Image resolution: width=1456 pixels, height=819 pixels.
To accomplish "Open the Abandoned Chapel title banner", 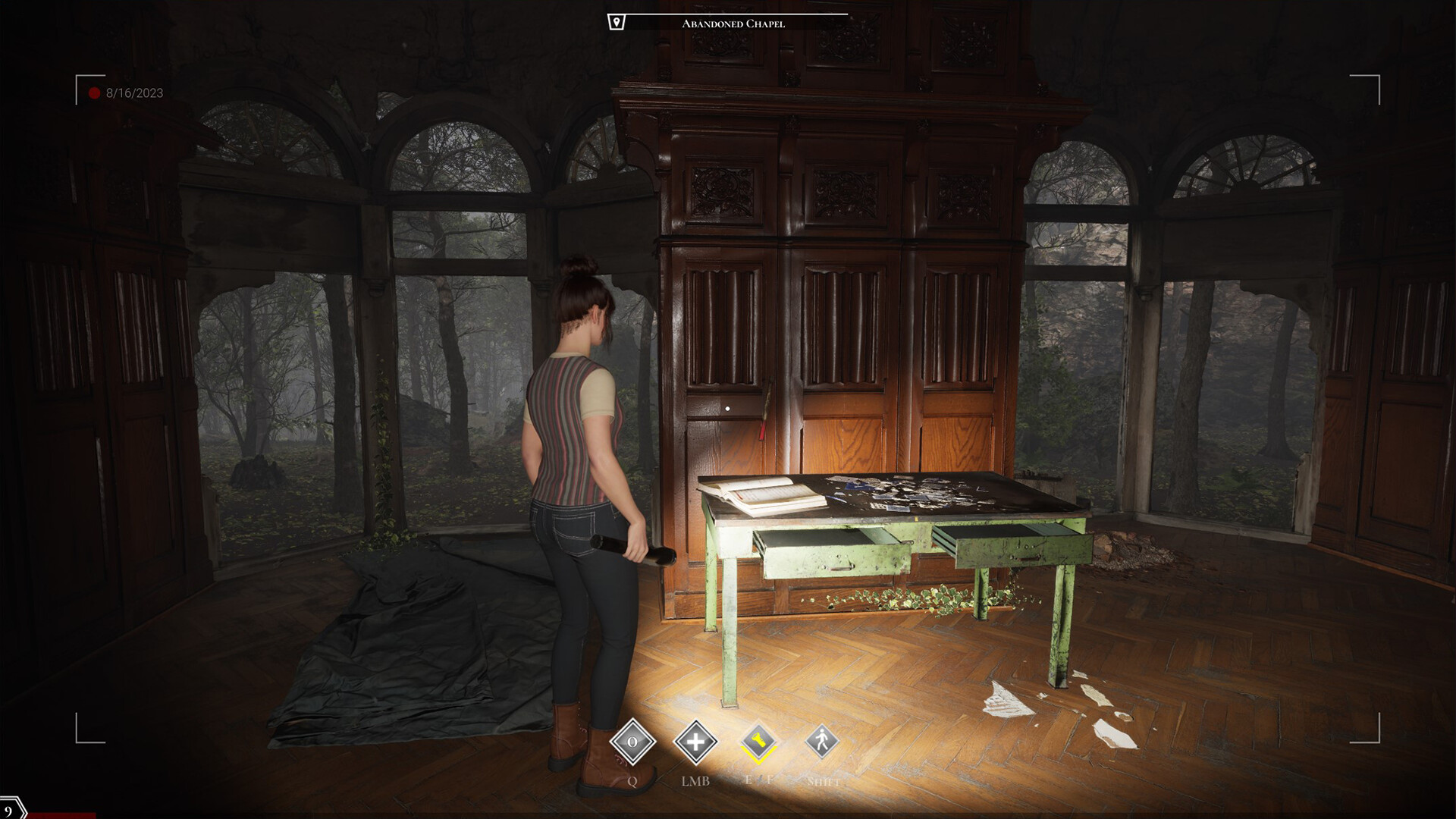I will 734,23.
